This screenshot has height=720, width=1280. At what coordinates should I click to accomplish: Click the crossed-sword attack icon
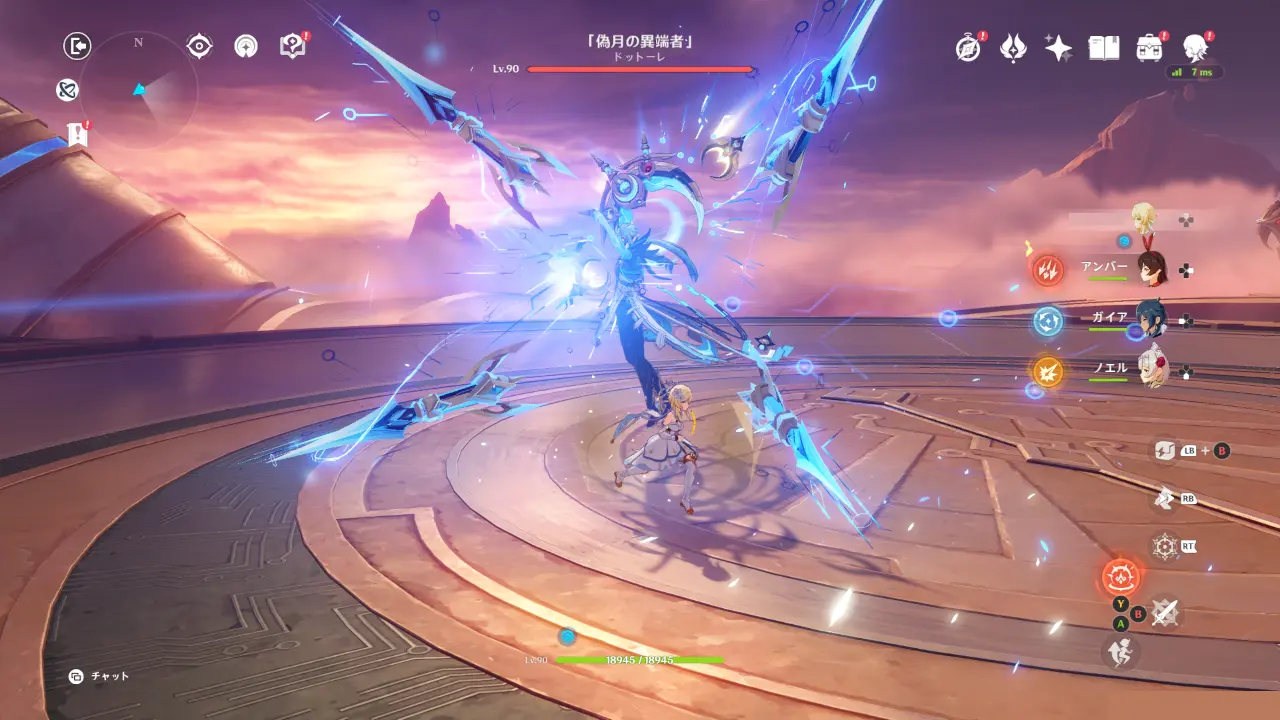[1163, 612]
